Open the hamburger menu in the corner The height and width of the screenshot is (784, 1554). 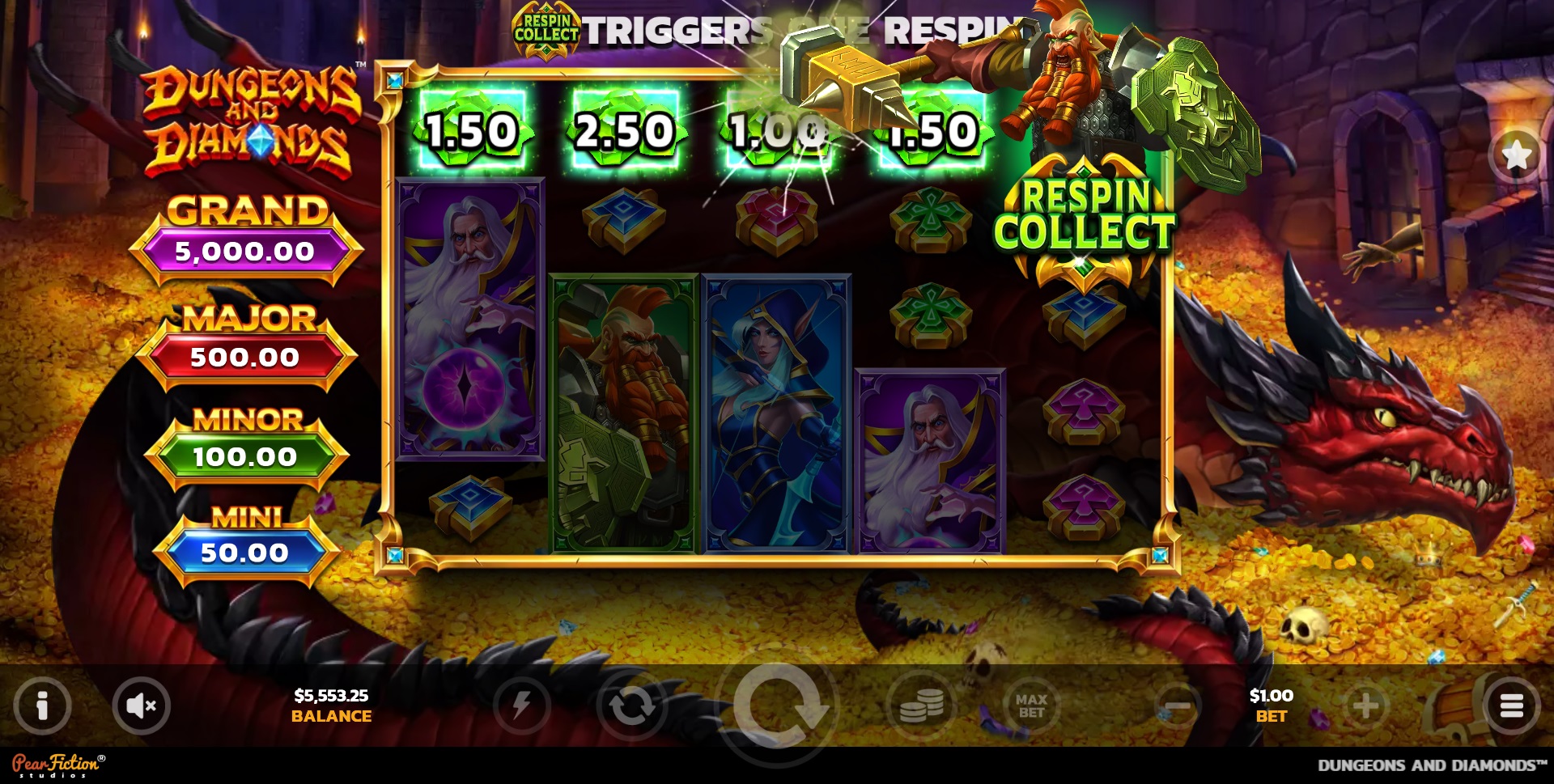click(1512, 706)
